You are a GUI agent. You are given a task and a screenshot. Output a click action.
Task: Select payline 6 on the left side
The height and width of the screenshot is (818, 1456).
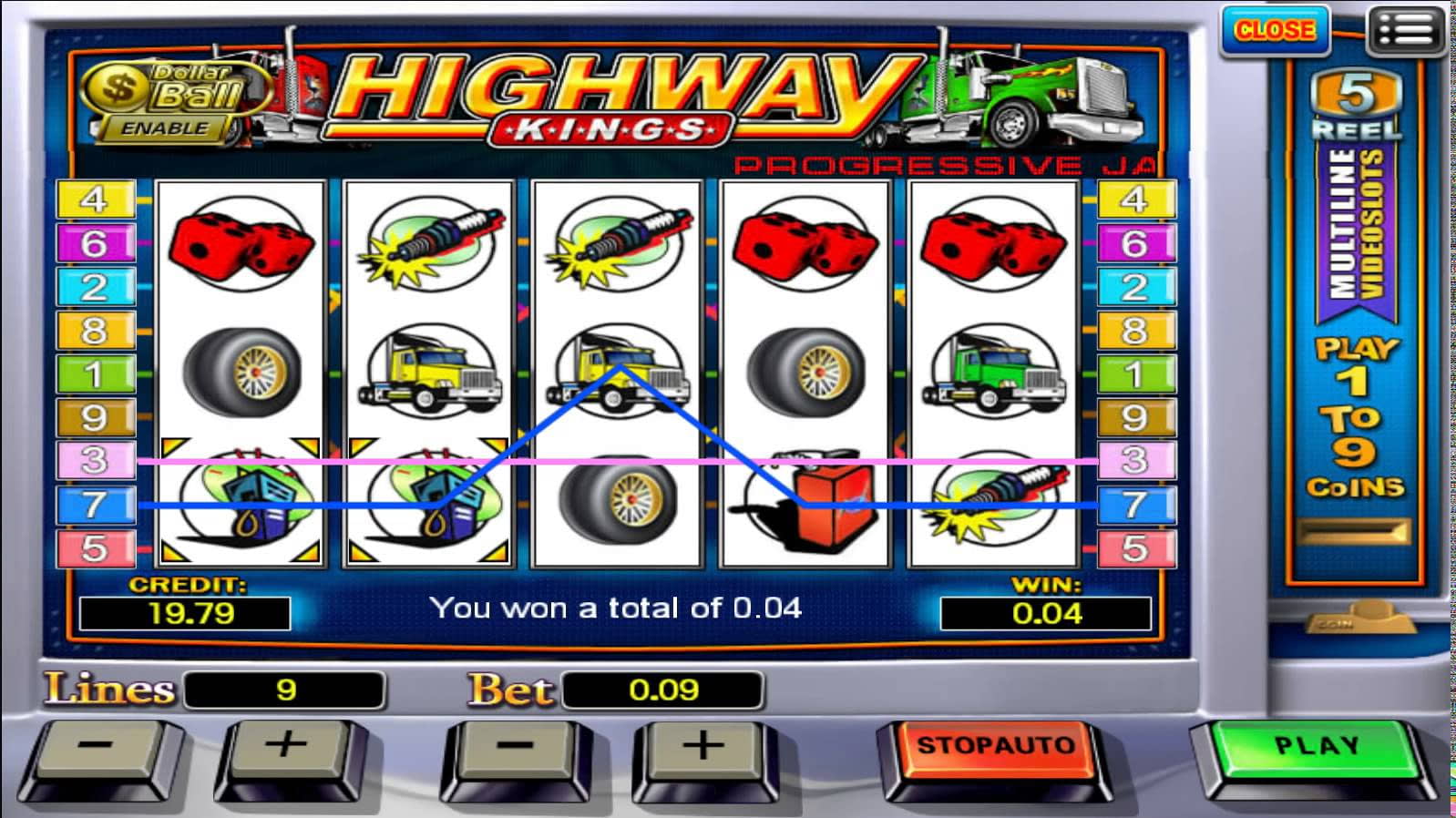[95, 243]
